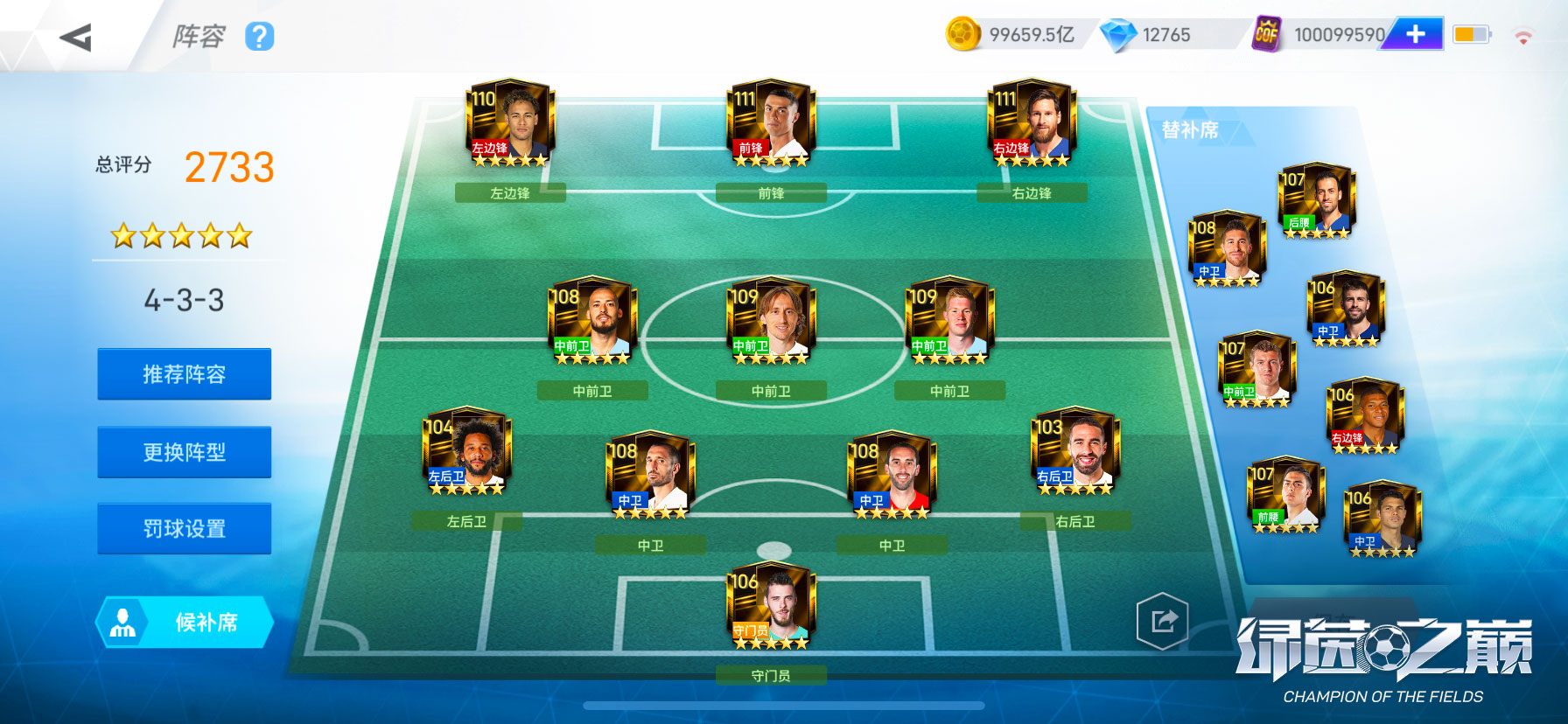
Task: Open 更换阵型 formation change
Action: tap(184, 452)
